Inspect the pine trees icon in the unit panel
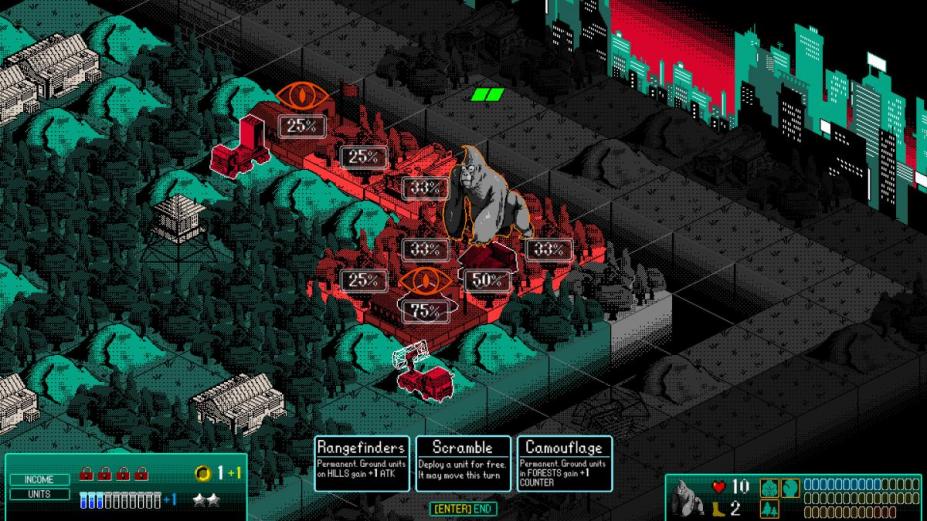Viewport: 927px width, 521px height. coord(769,508)
